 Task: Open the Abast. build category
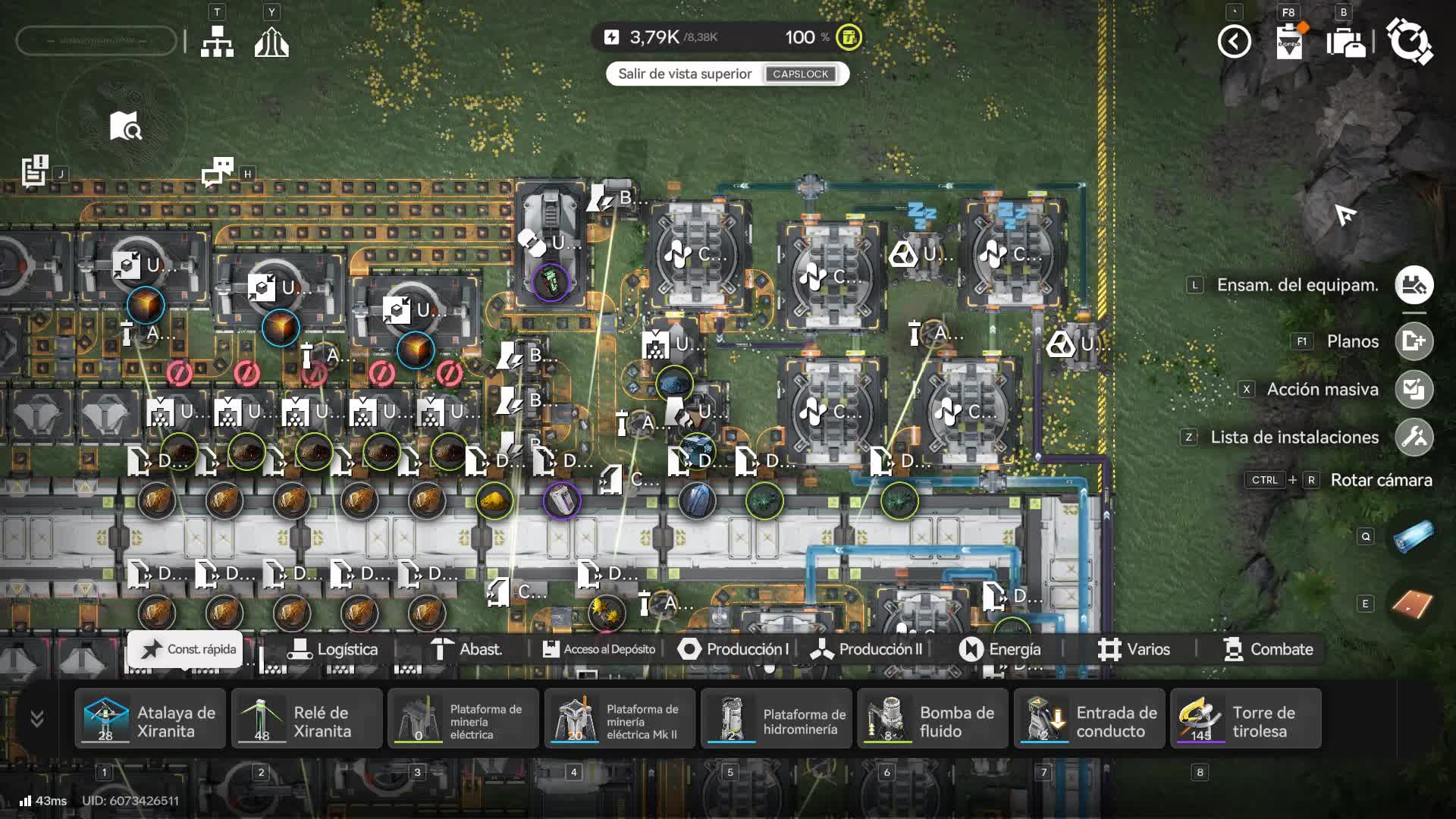click(x=466, y=649)
